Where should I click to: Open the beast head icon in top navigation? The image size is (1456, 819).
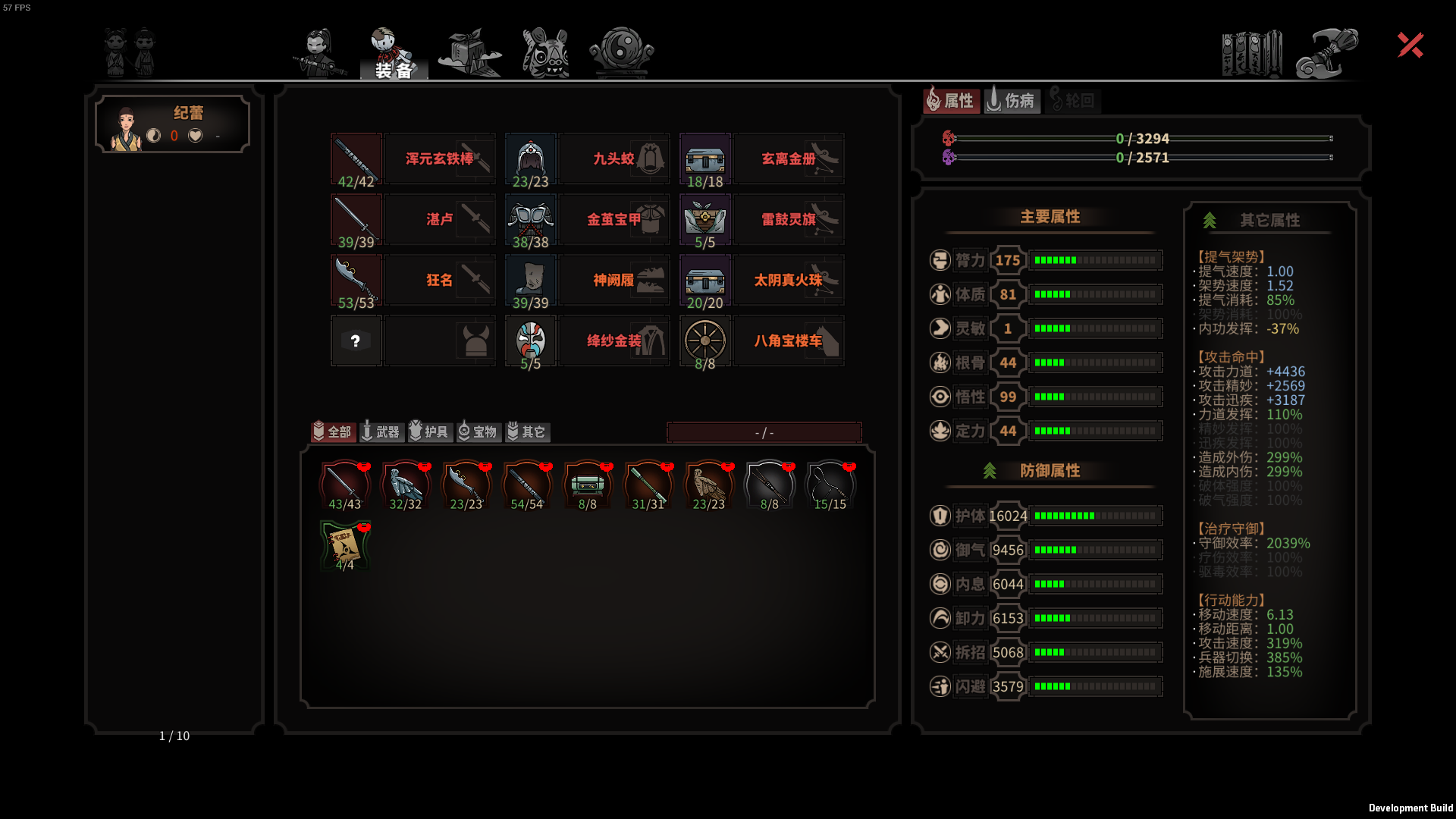click(x=544, y=51)
